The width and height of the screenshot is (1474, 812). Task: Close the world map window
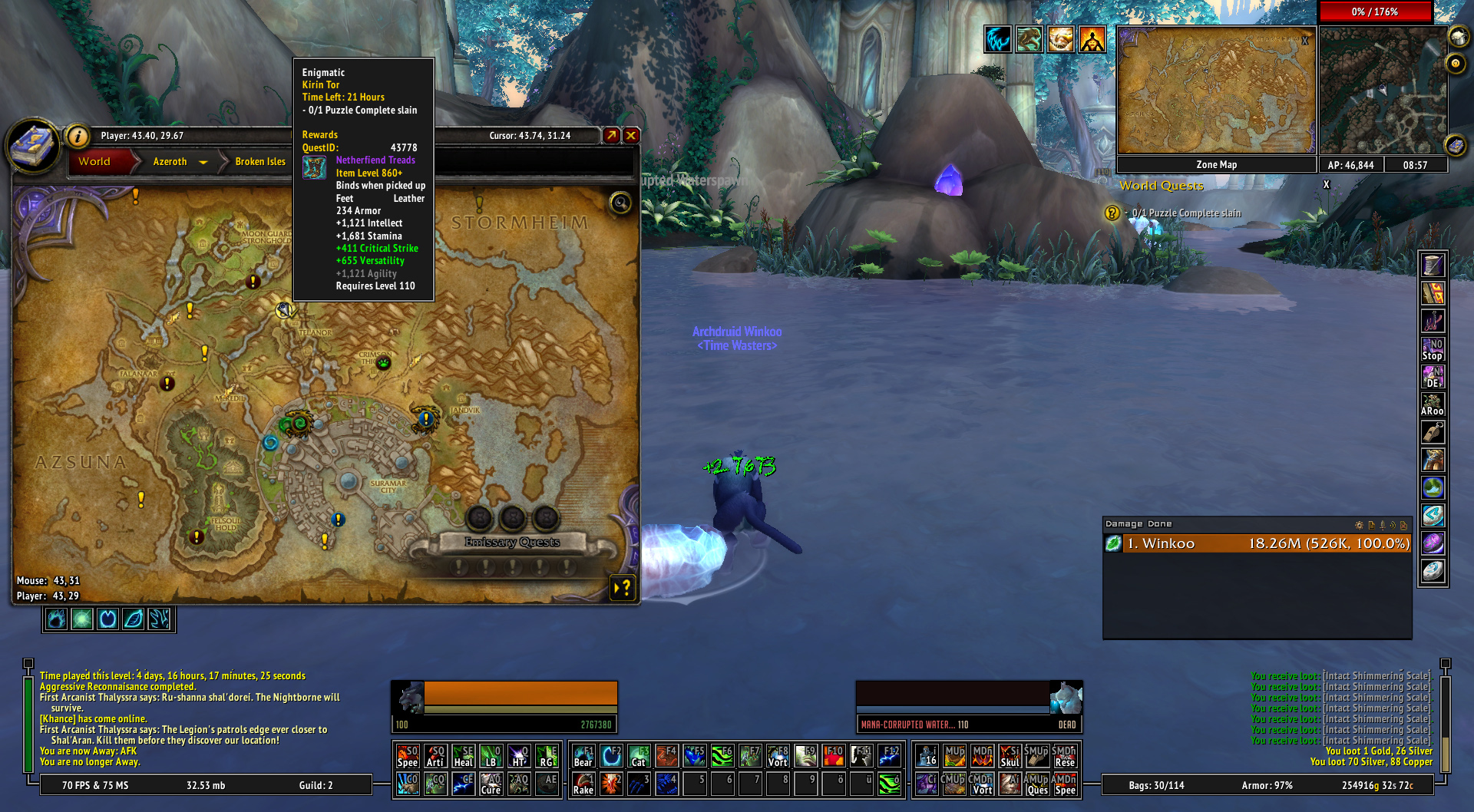click(631, 136)
